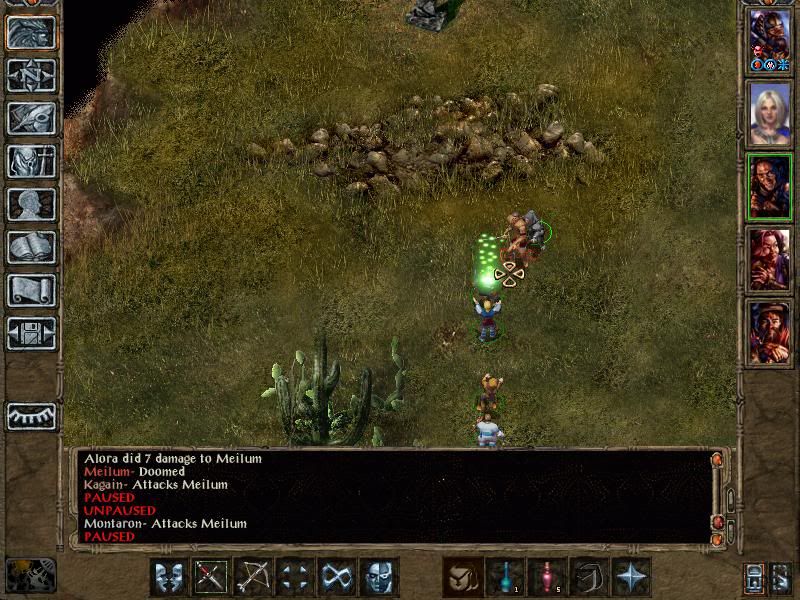This screenshot has width=800, height=600.
Task: Open the journal with the quill button
Action: click(31, 118)
